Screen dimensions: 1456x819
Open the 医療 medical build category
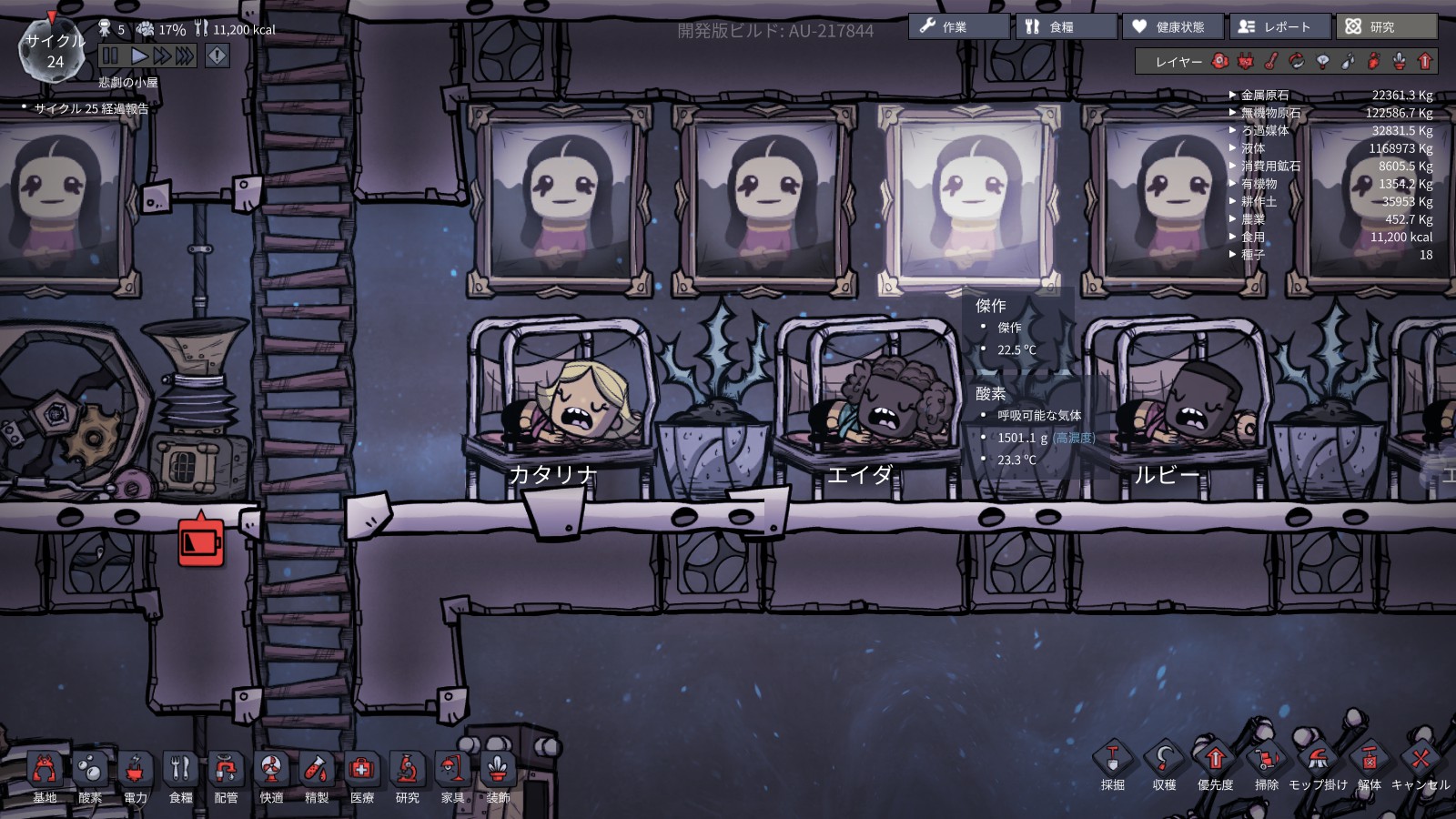point(362,776)
